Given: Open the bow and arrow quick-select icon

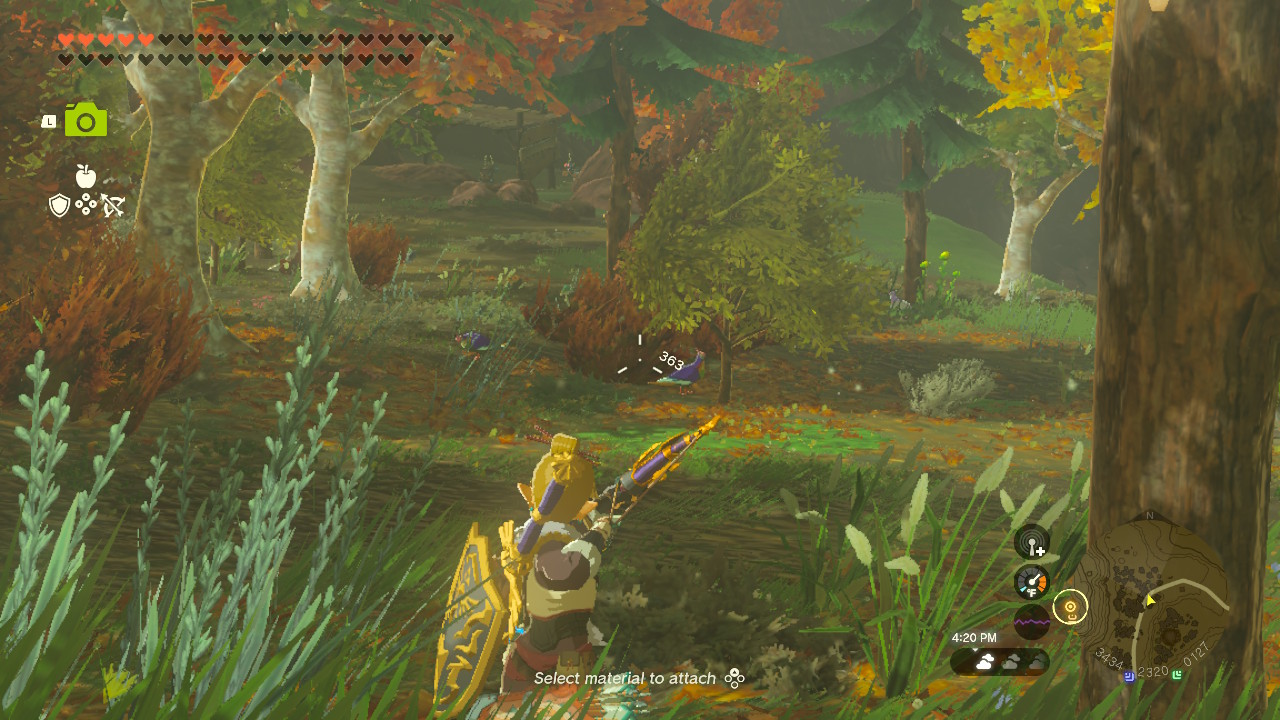Looking at the screenshot, I should click(x=112, y=205).
